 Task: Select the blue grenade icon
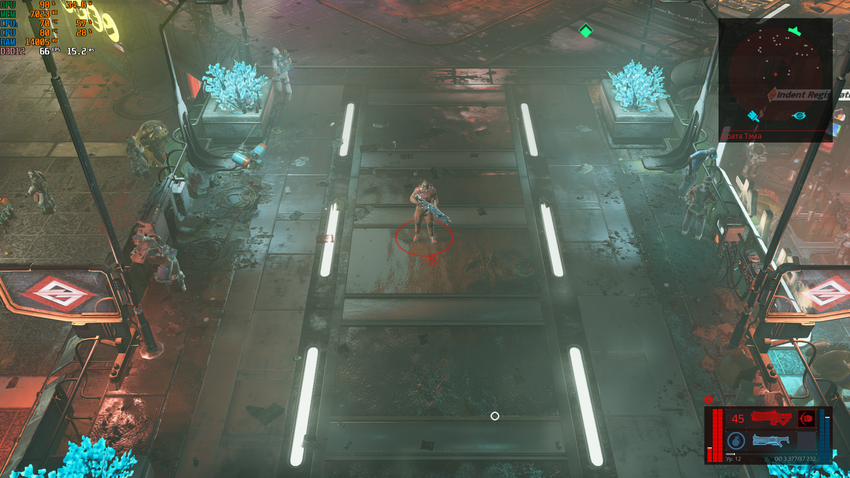pyautogui.click(x=735, y=440)
